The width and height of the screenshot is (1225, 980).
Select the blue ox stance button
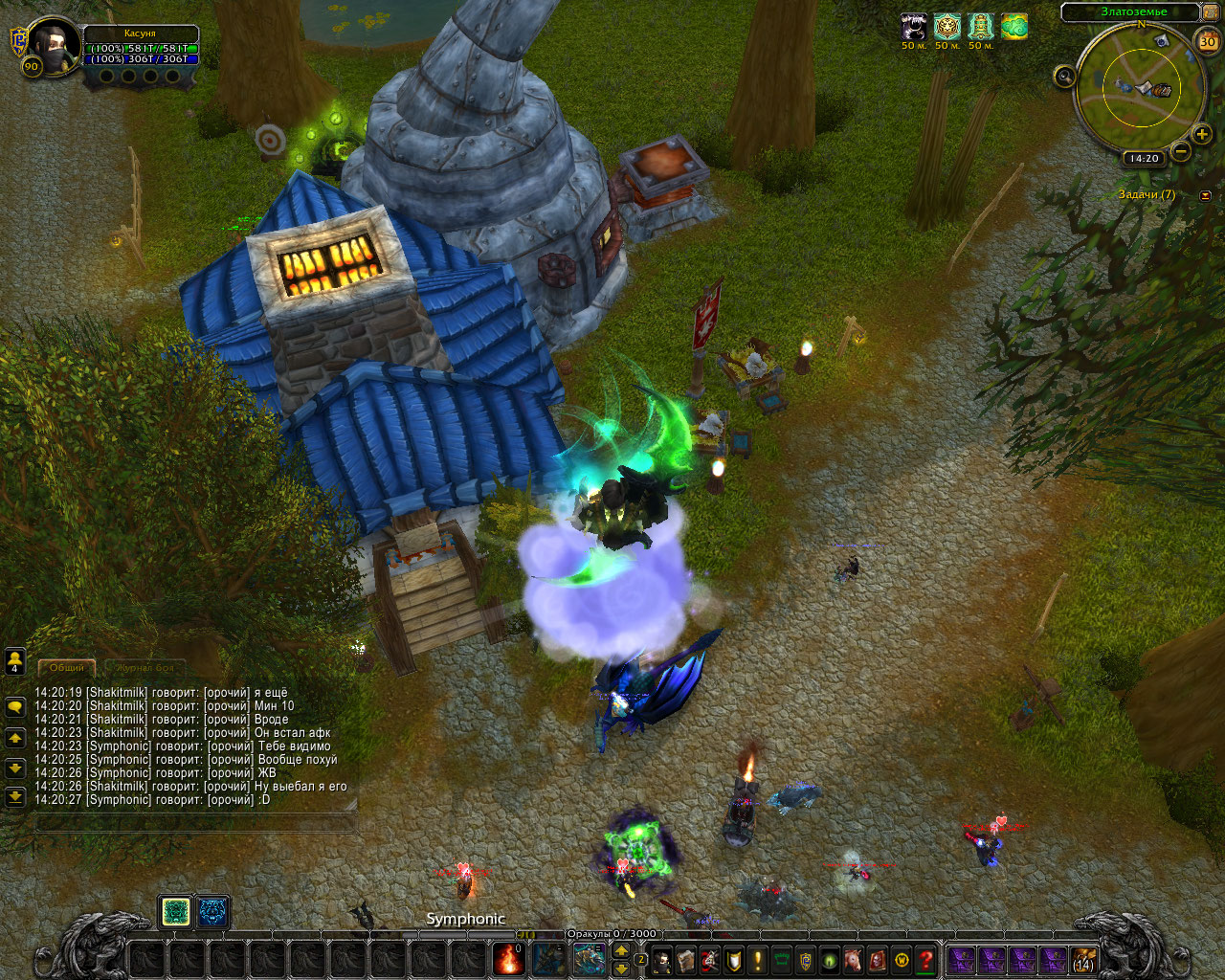[212, 912]
